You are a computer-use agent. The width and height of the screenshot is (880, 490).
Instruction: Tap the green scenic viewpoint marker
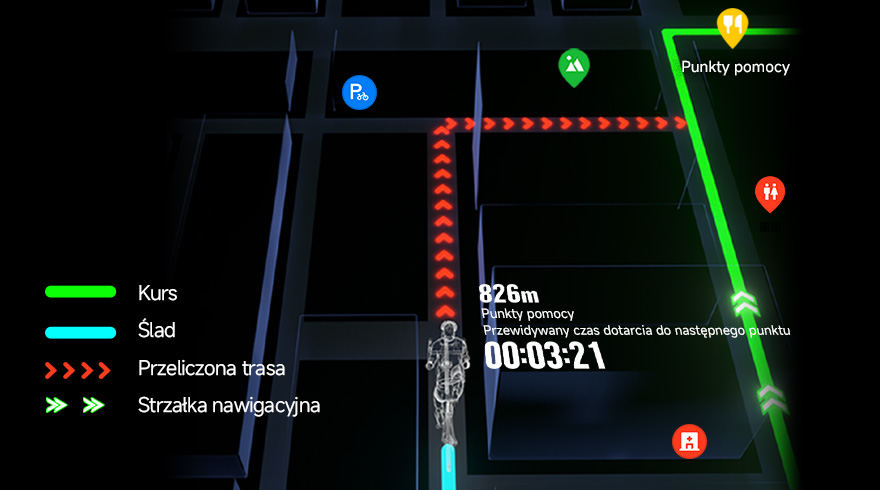573,66
